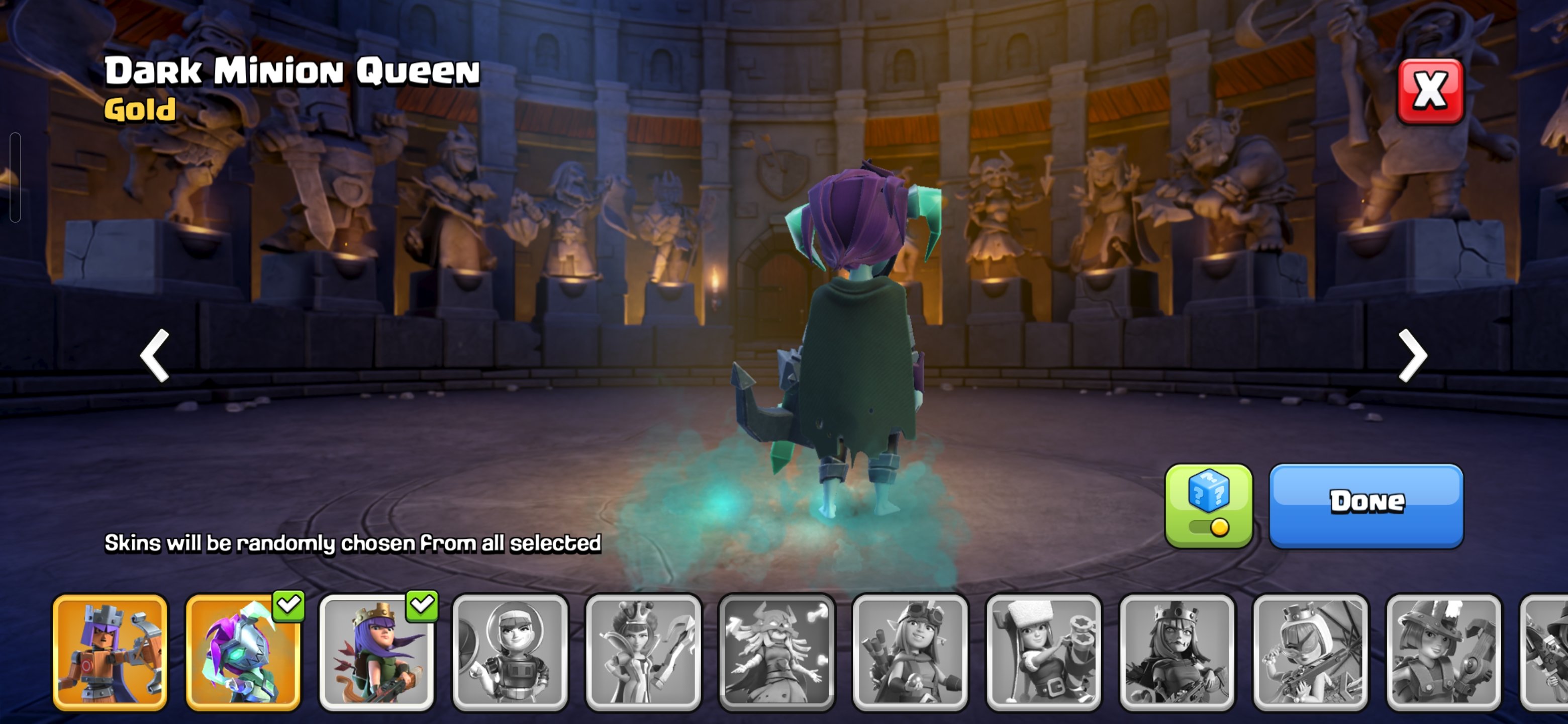Select the locked dark crowned queen skin
This screenshot has height=724, width=1568.
coord(1177,652)
